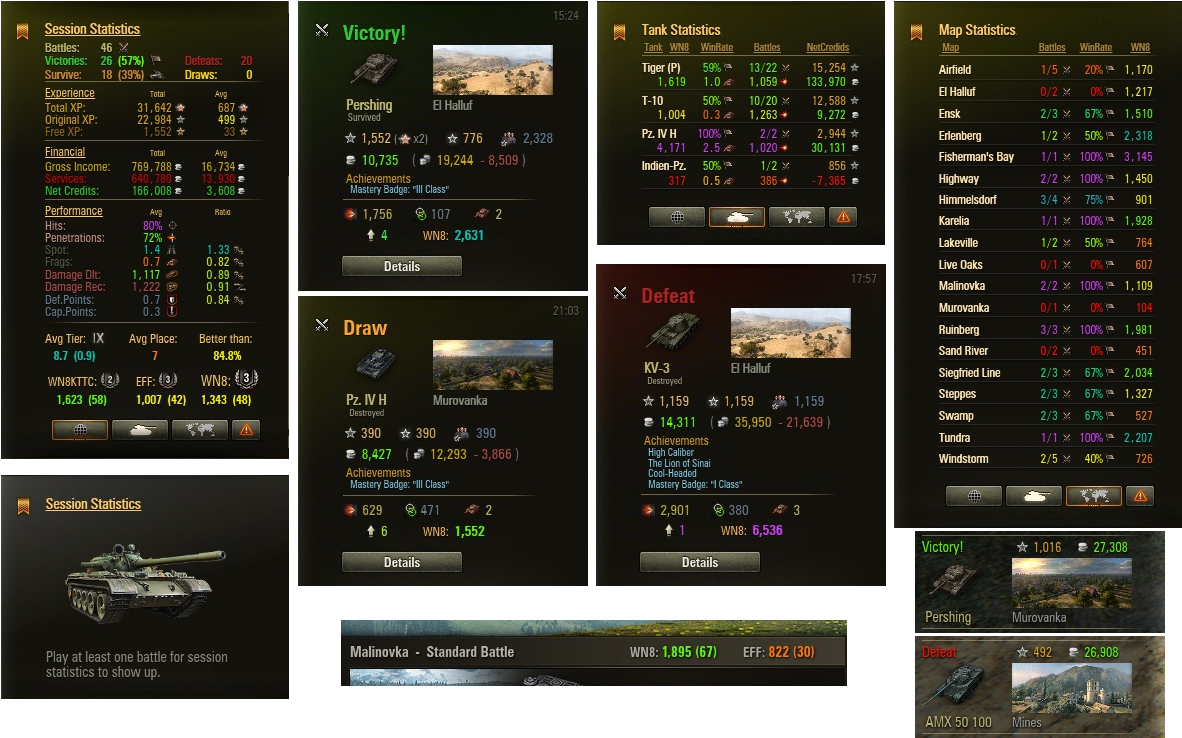Select the Fisherman's Bay row in the map list
This screenshot has width=1182, height=738.
pos(976,157)
